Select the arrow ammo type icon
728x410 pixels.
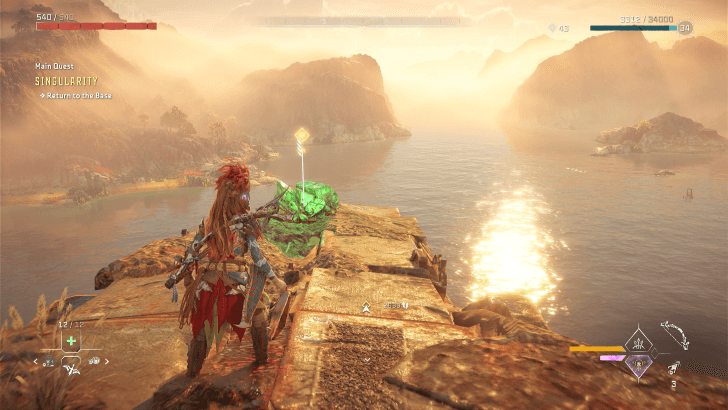674,369
